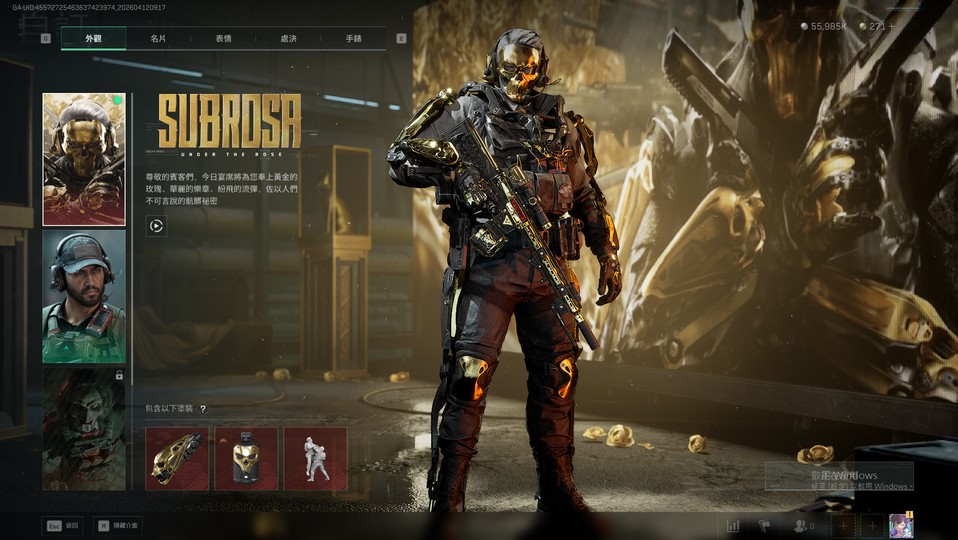
Task: Select the 處決 tab
Action: (x=288, y=39)
